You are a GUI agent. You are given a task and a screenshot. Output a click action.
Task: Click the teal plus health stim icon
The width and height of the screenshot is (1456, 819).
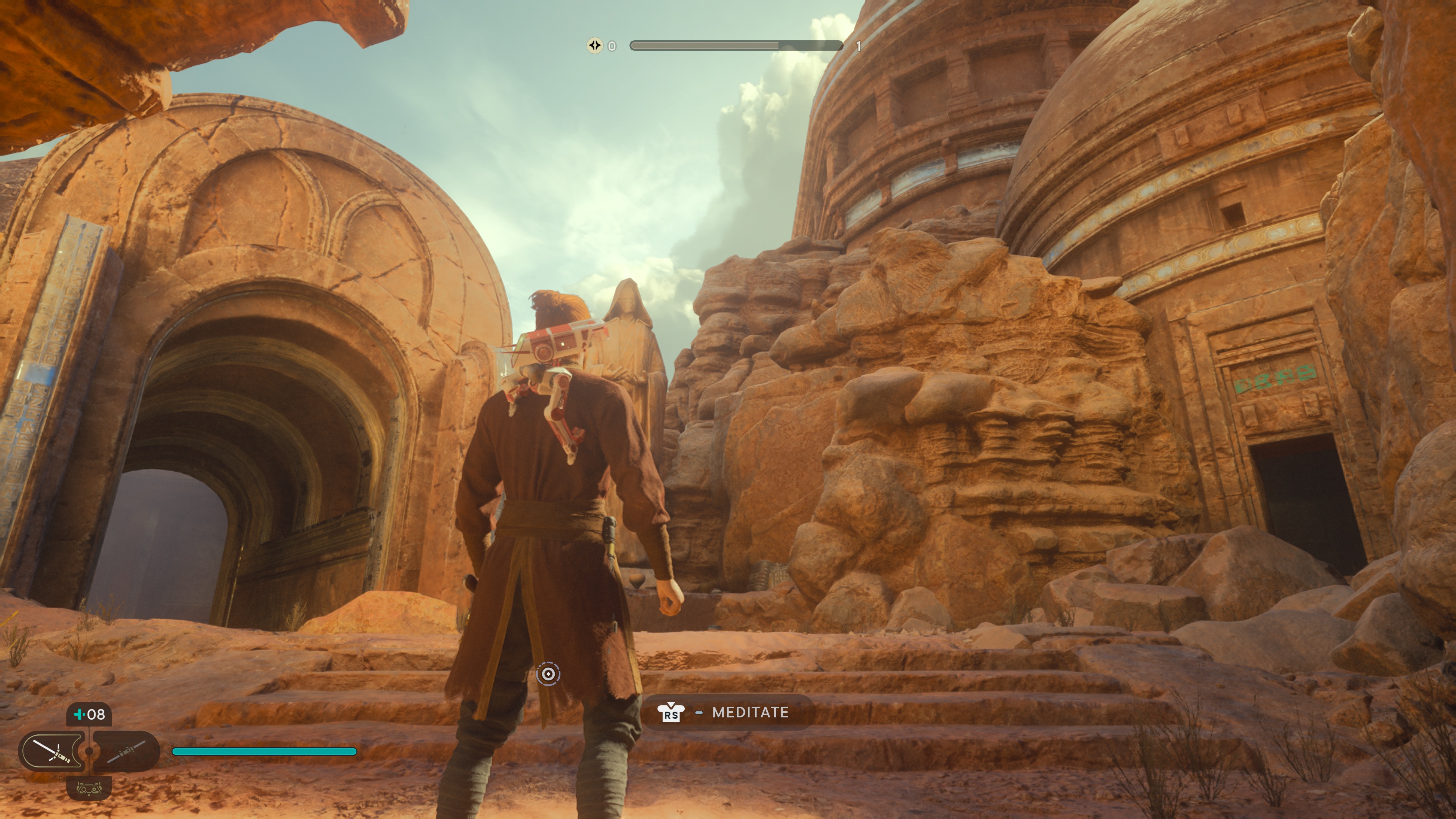click(x=80, y=714)
